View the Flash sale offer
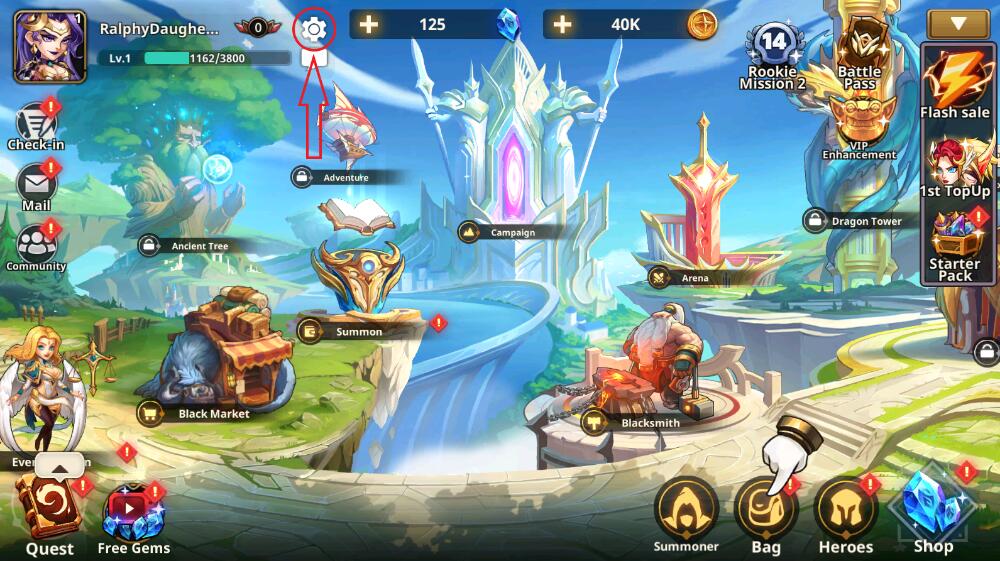Viewport: 1000px width, 561px height. (955, 84)
